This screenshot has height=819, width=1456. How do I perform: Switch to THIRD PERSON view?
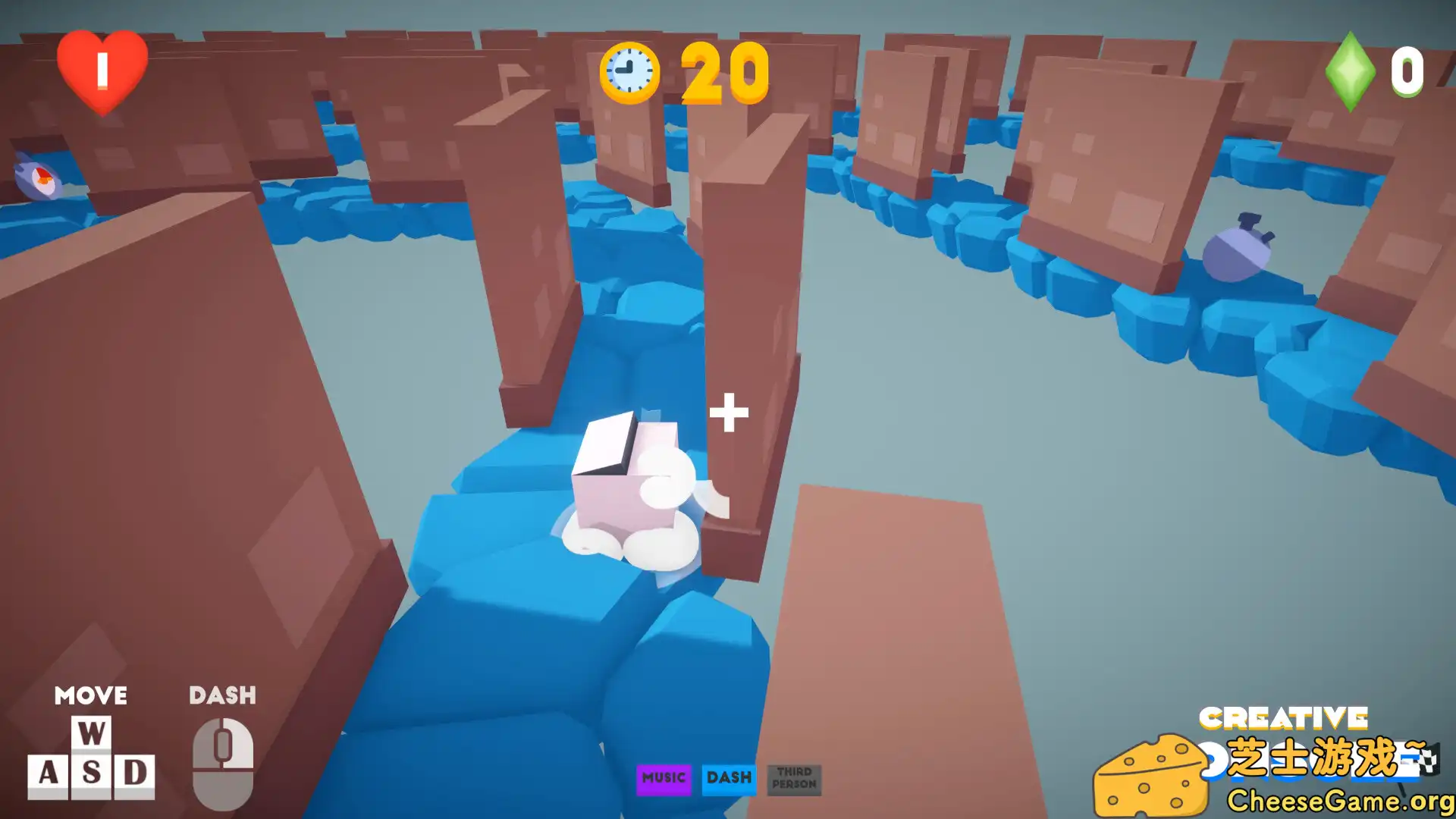pyautogui.click(x=794, y=780)
